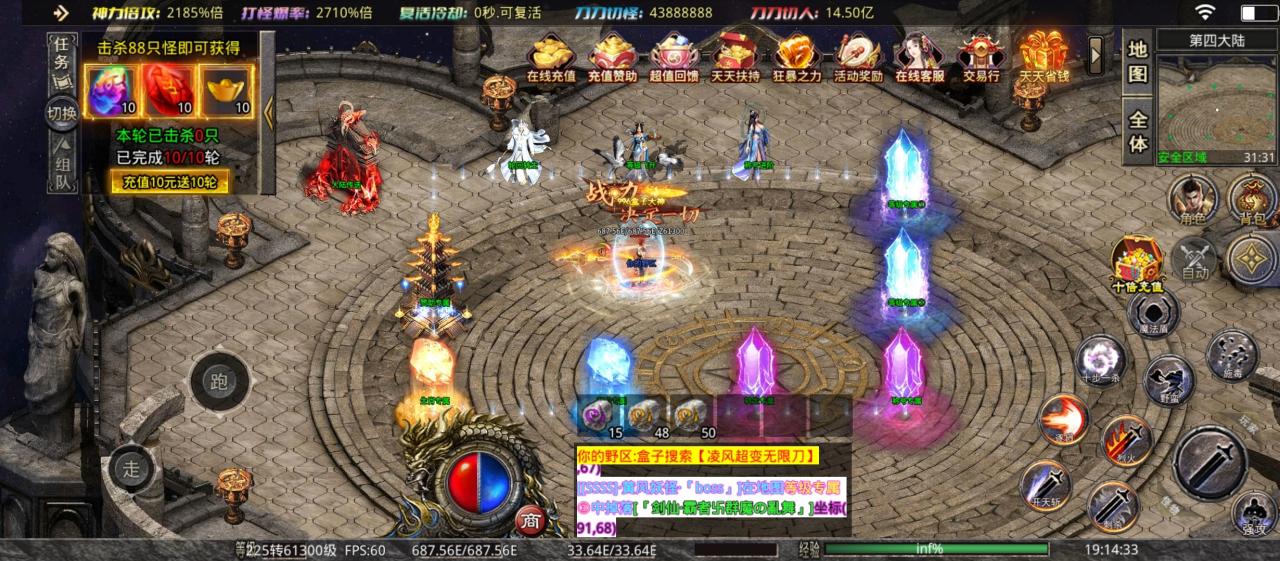Contact 在线客服 customer service
The image size is (1280, 561).
pyautogui.click(x=919, y=58)
